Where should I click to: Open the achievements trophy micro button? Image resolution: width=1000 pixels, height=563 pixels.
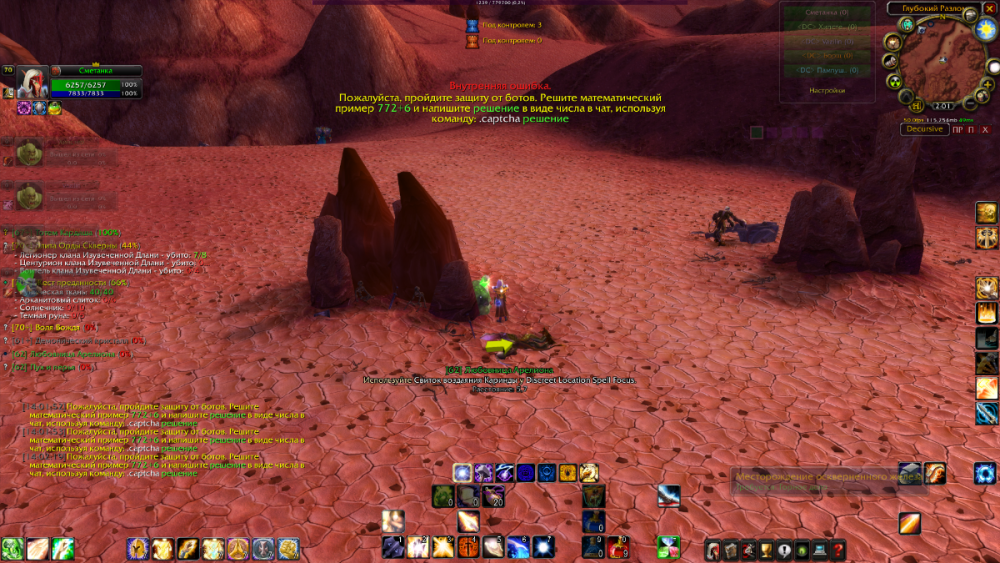coord(766,549)
